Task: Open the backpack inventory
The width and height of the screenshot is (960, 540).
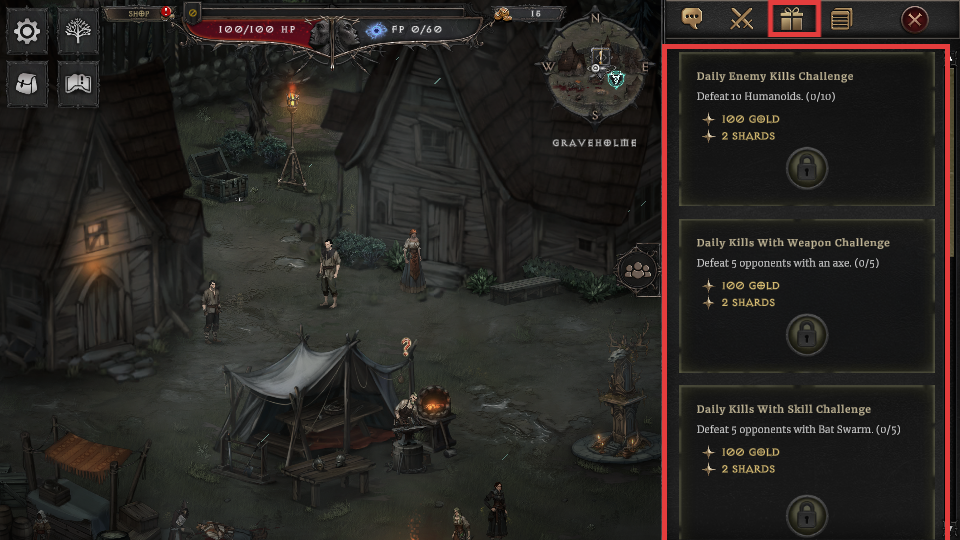Action: tap(27, 84)
